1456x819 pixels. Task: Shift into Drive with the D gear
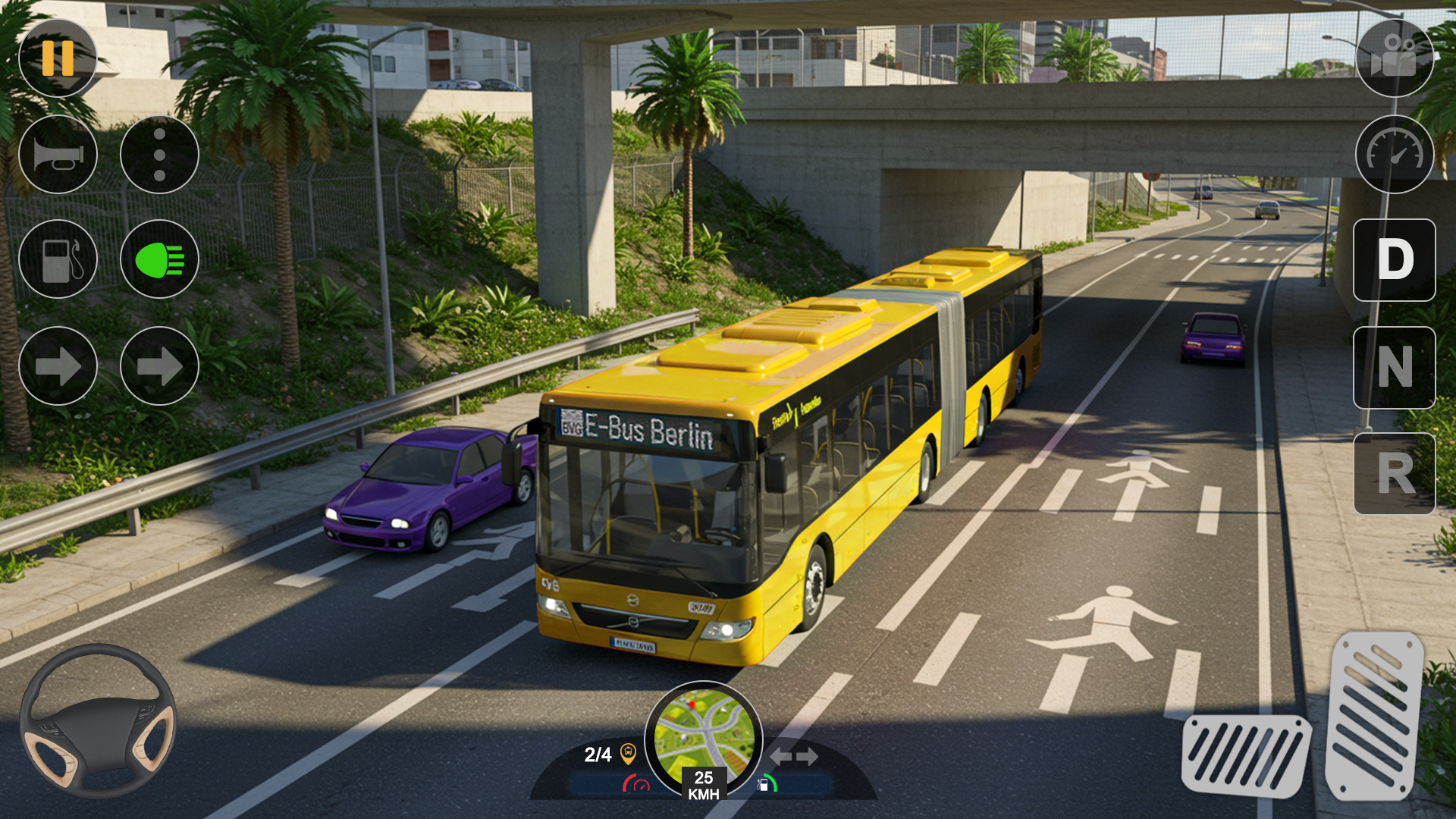coord(1395,259)
